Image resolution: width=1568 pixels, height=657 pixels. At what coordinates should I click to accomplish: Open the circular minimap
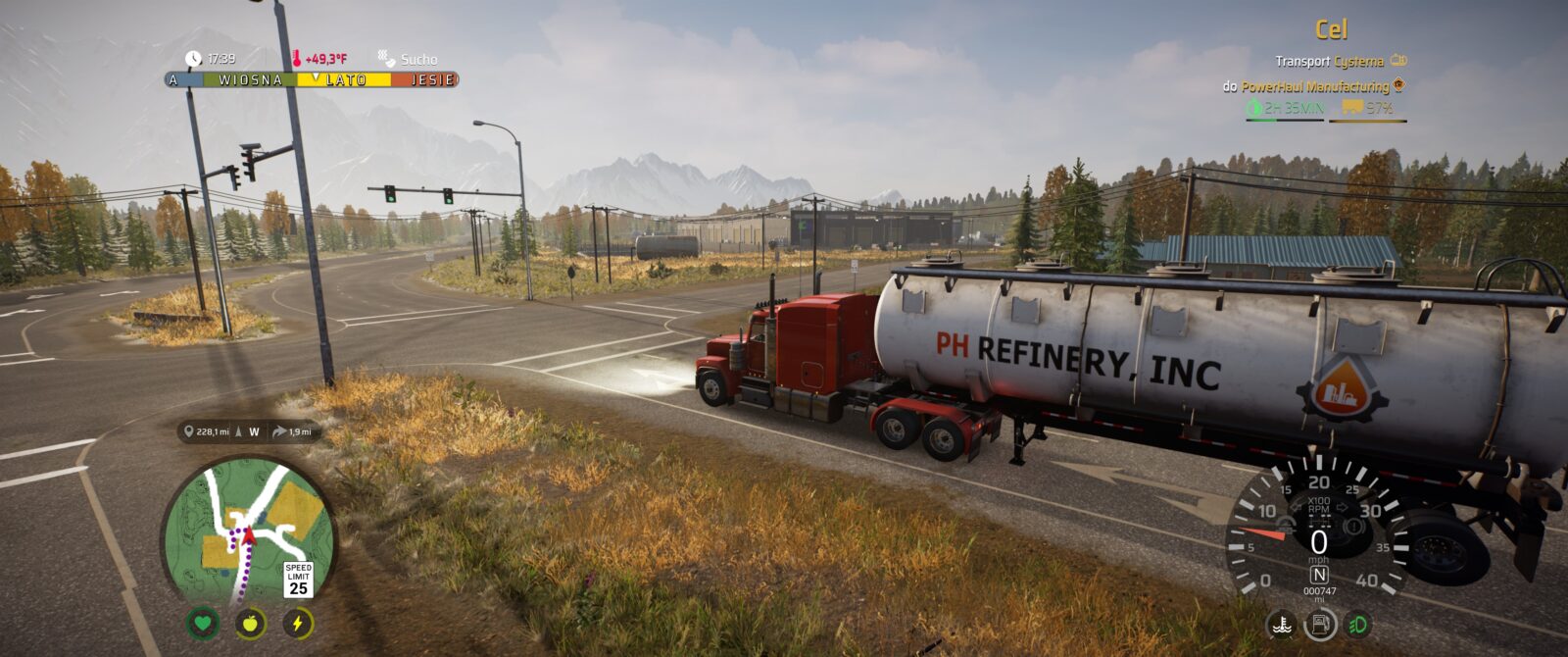249,532
